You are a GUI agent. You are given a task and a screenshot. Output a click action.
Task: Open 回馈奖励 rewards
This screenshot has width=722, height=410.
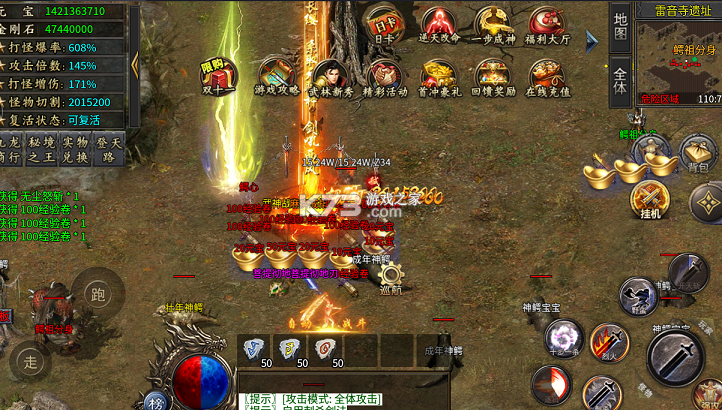494,78
